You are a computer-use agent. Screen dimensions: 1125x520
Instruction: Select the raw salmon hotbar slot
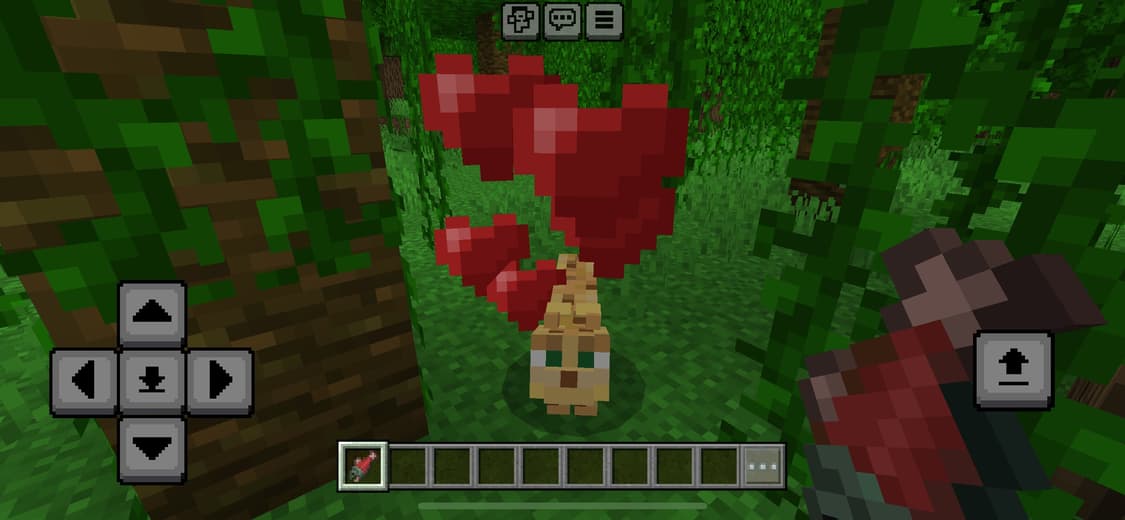click(361, 466)
